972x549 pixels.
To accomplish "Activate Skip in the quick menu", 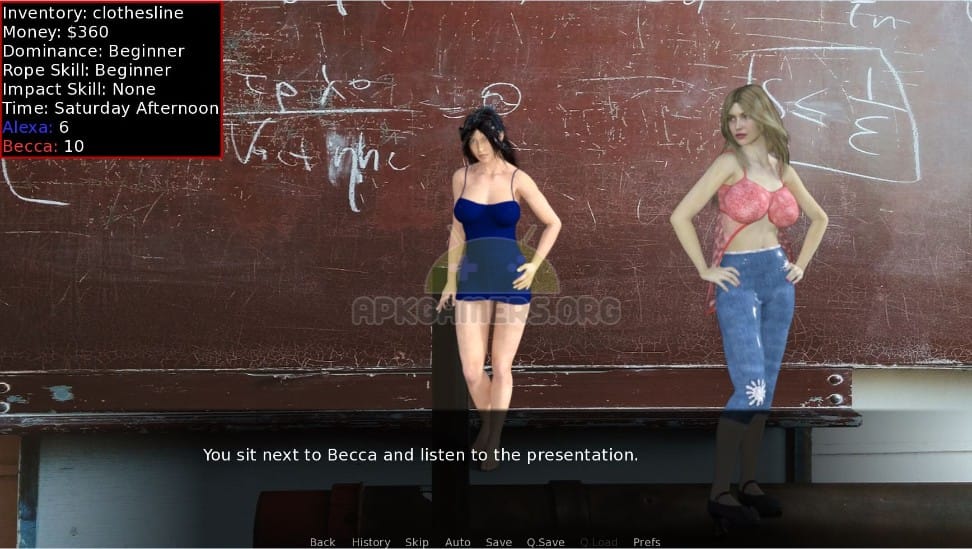I will pos(416,542).
